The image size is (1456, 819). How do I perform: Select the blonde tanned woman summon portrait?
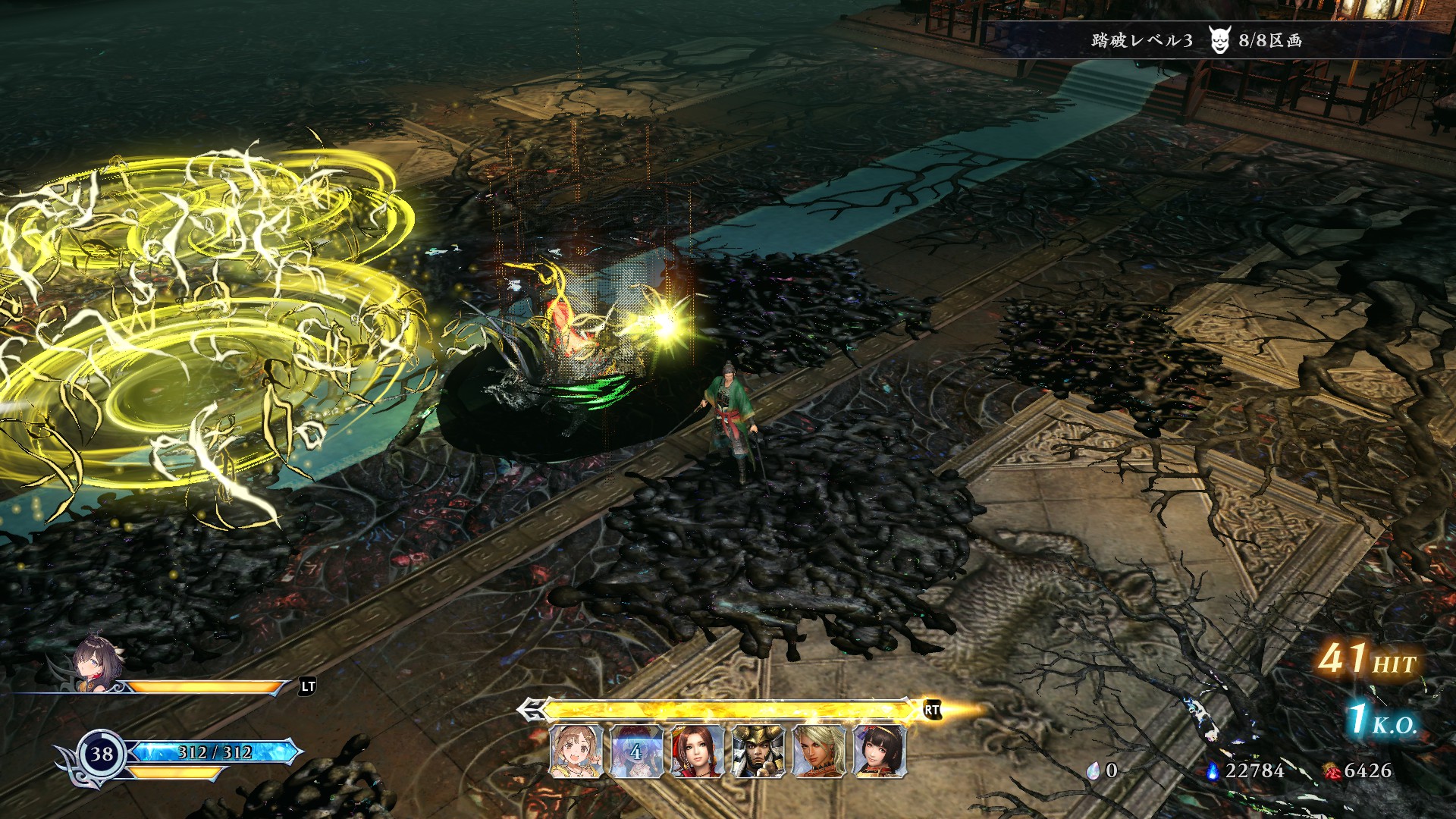(818, 752)
